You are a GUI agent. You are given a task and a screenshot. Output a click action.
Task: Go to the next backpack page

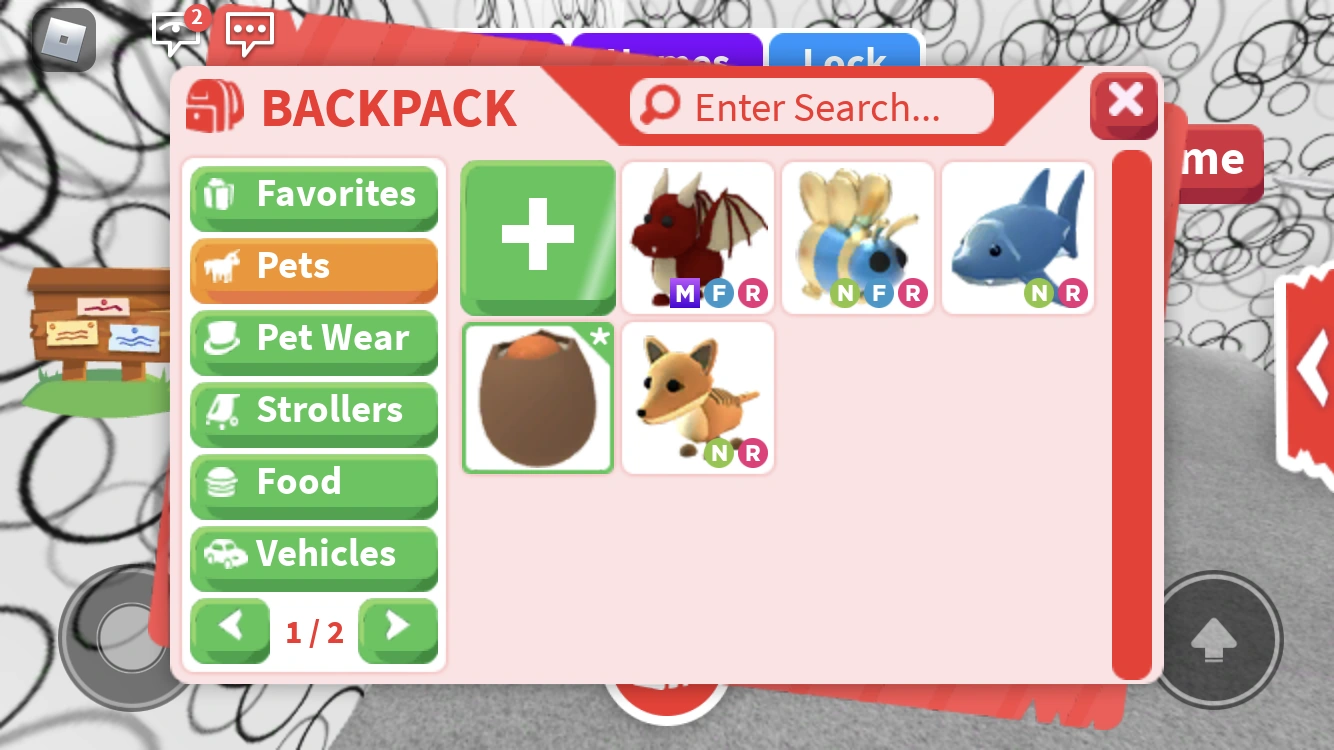(398, 631)
